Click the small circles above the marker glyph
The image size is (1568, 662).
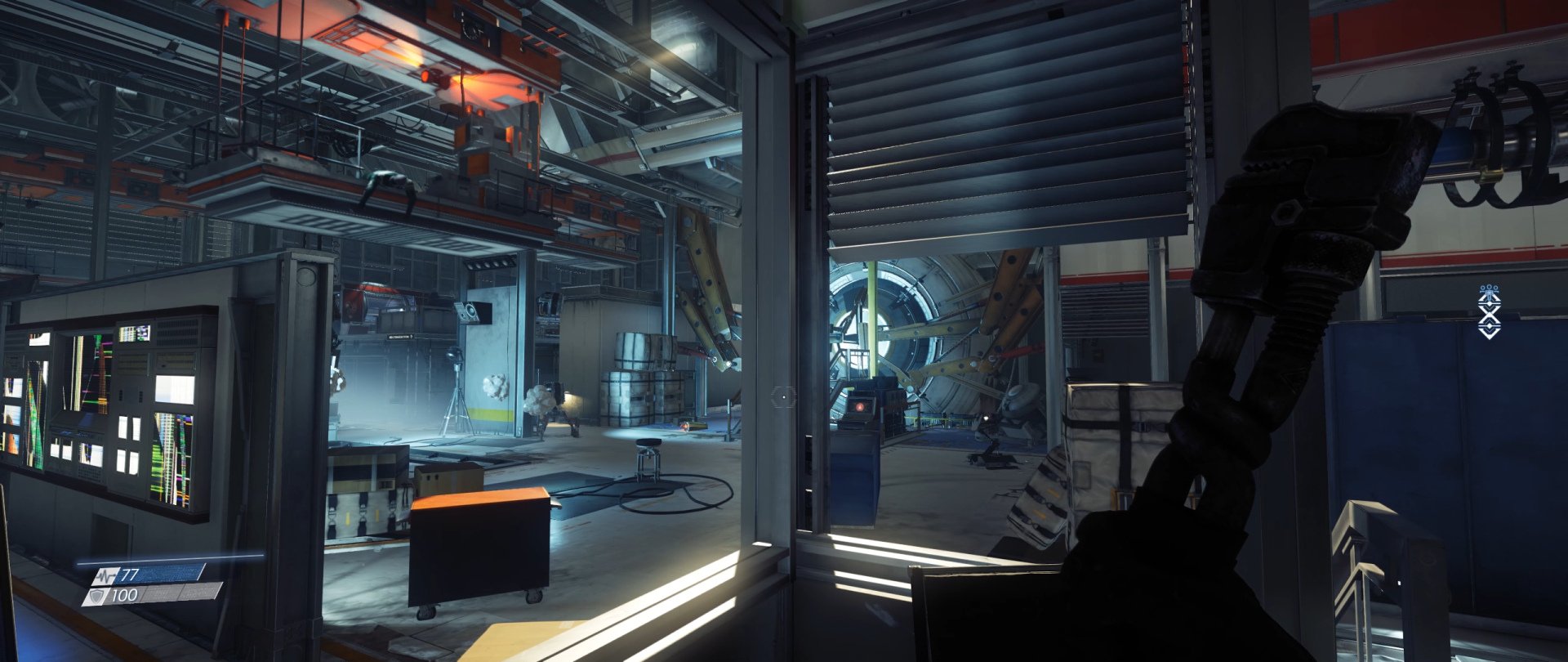[1489, 288]
